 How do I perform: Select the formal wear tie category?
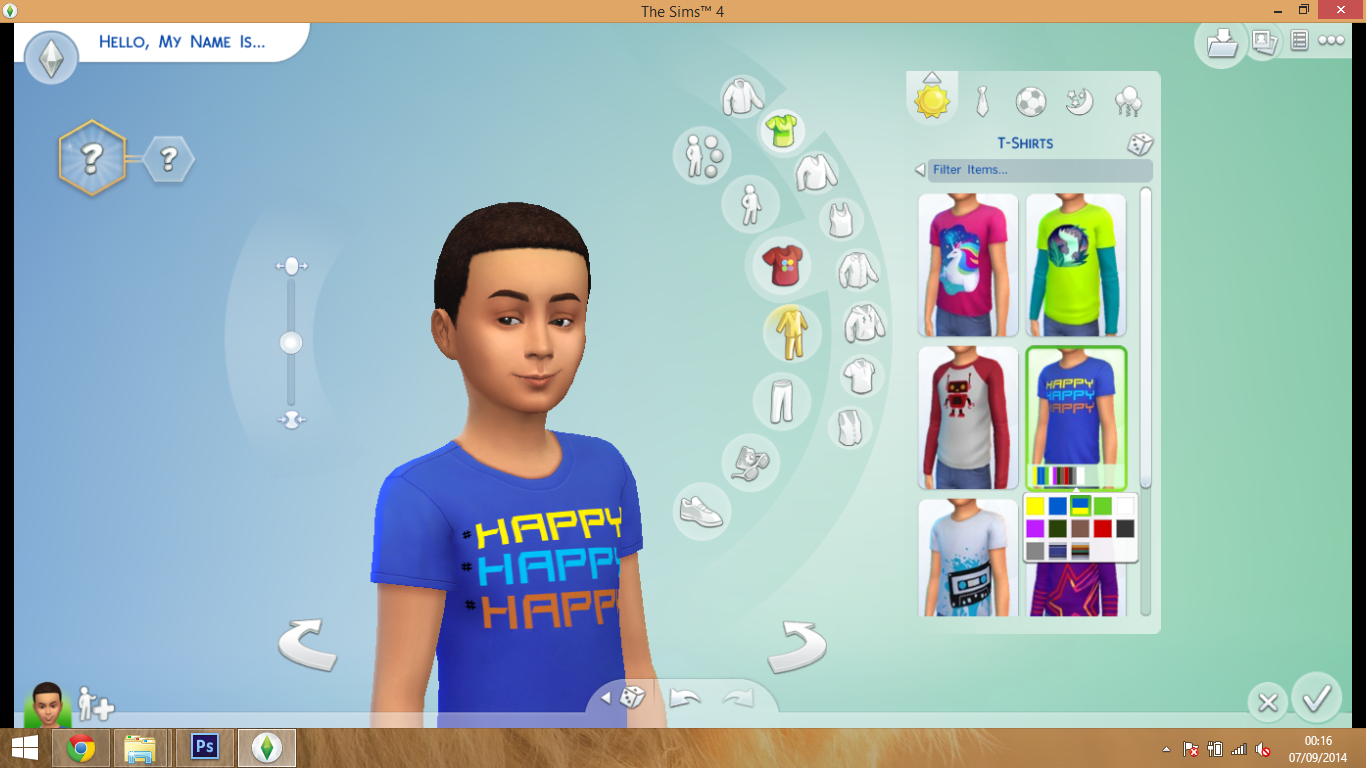[981, 100]
